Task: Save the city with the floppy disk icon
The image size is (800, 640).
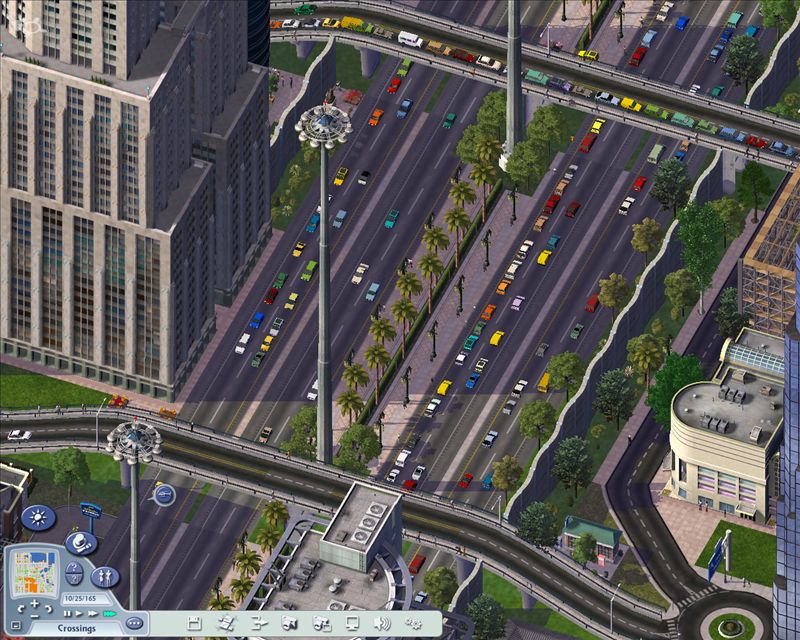Action: (194, 624)
